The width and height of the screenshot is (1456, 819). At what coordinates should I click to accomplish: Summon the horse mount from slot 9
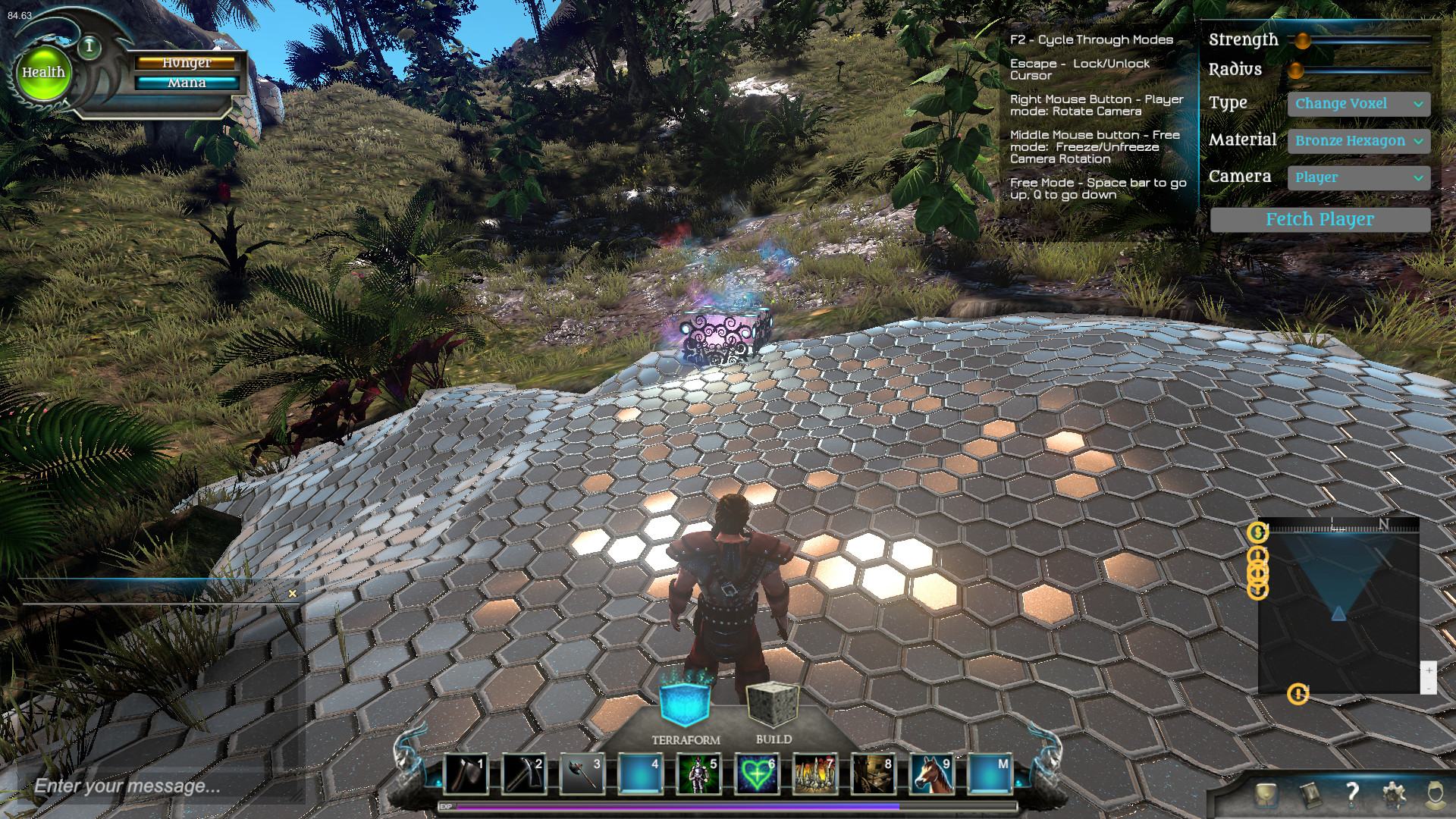932,773
